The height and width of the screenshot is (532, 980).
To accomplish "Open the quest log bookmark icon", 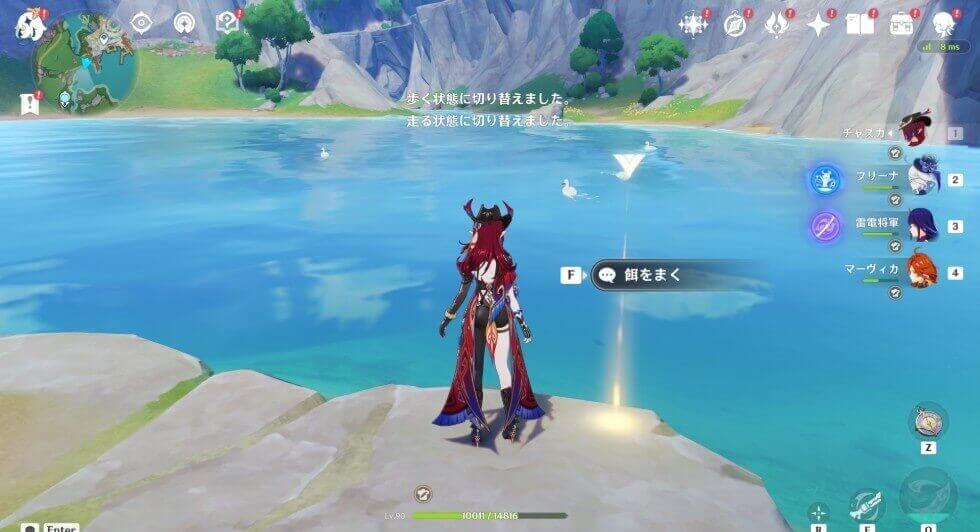I will (29, 101).
